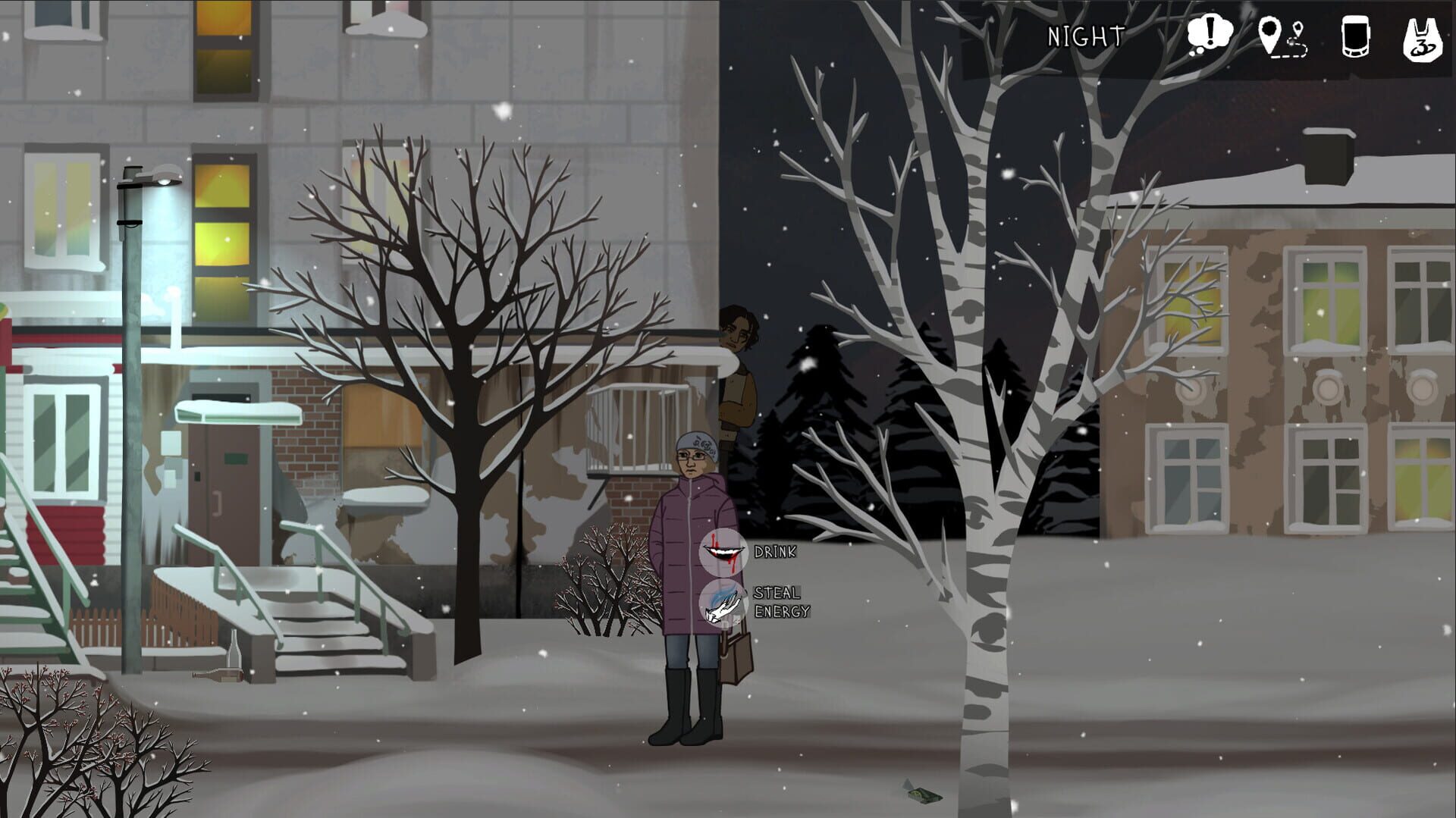1456x818 pixels.
Task: Click the DRINK text label
Action: (776, 551)
